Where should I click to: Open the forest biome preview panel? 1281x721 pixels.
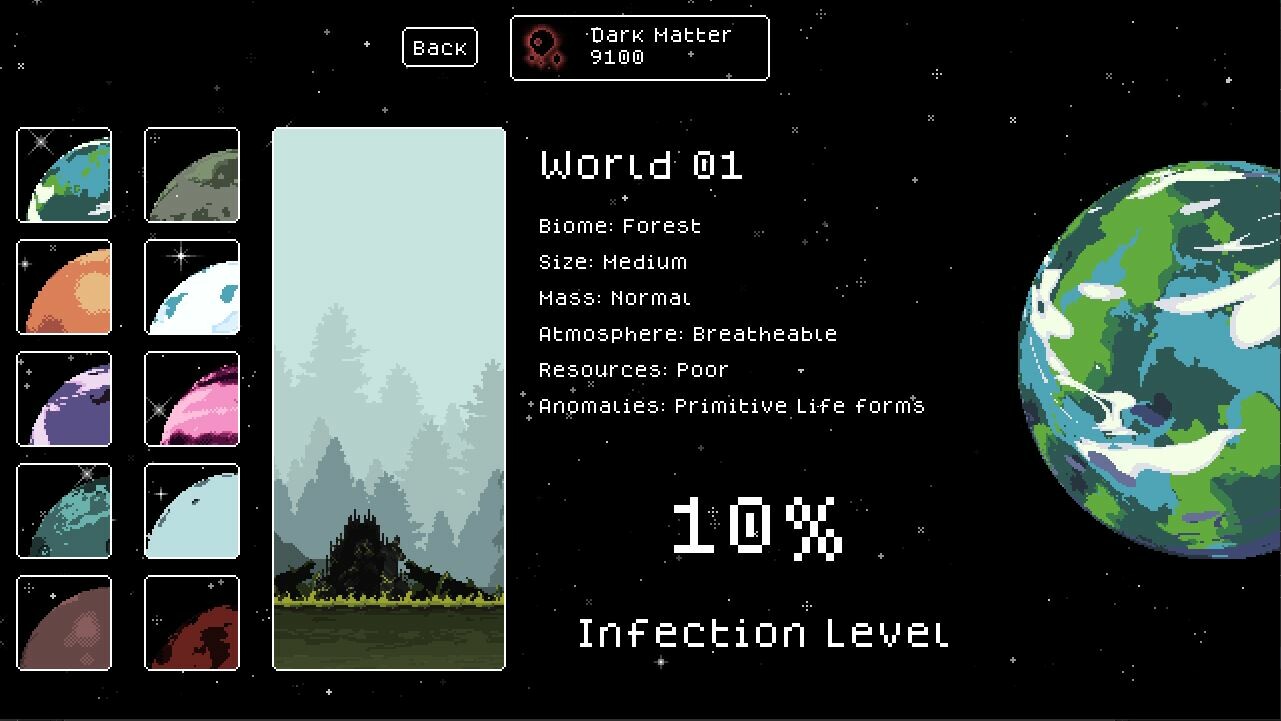388,398
